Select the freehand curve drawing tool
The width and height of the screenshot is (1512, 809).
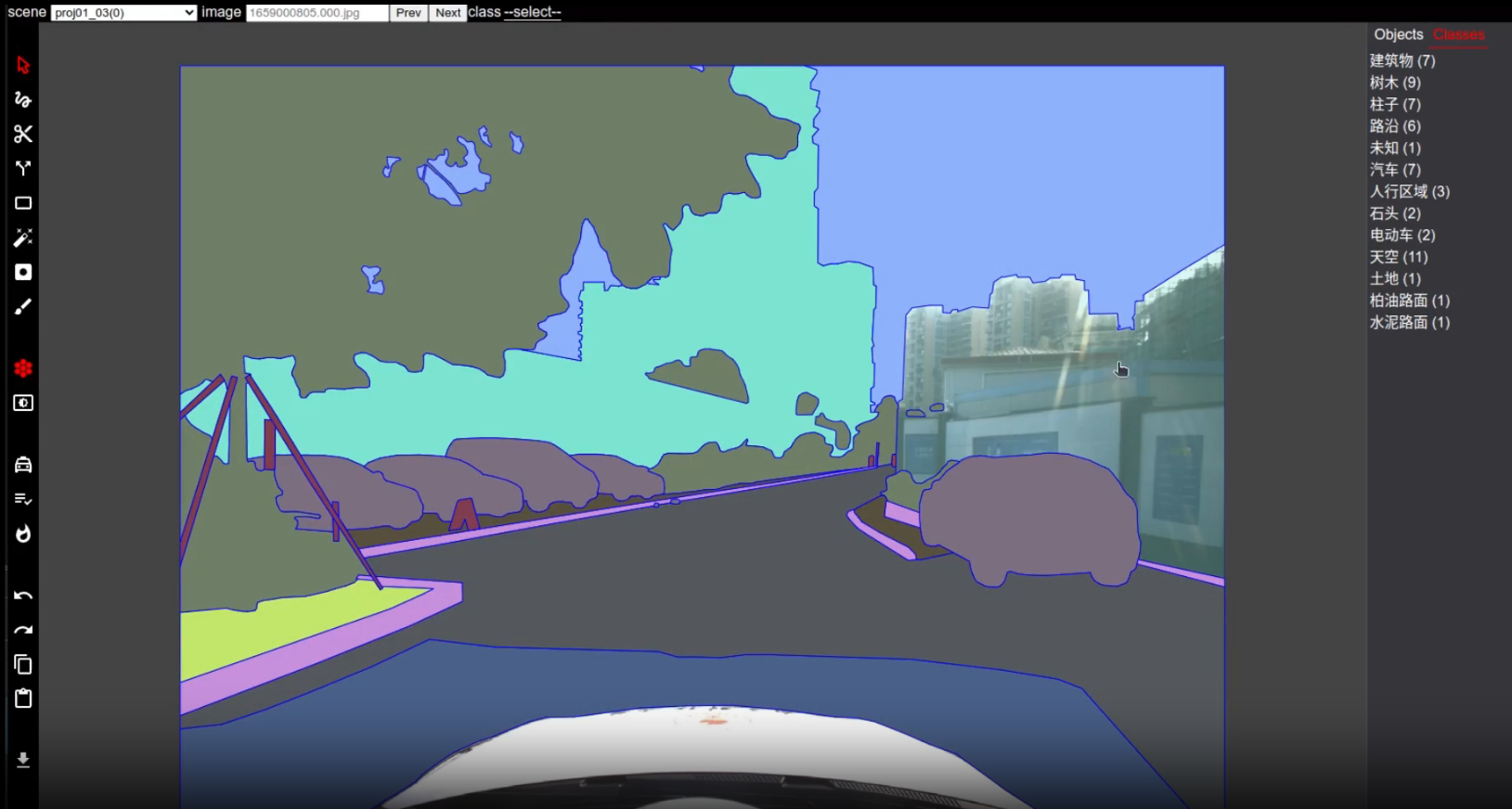[x=22, y=99]
